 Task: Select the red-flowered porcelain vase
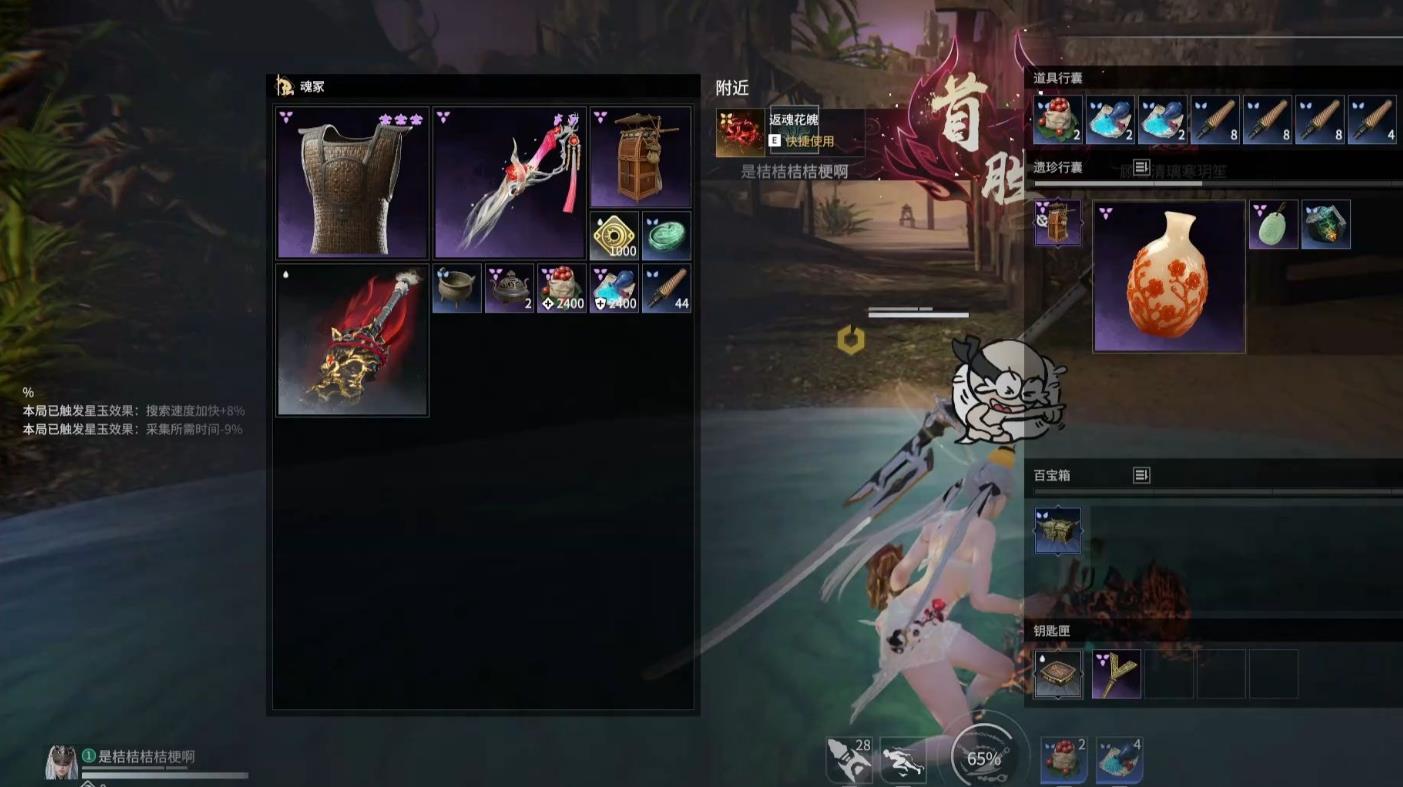point(1169,277)
